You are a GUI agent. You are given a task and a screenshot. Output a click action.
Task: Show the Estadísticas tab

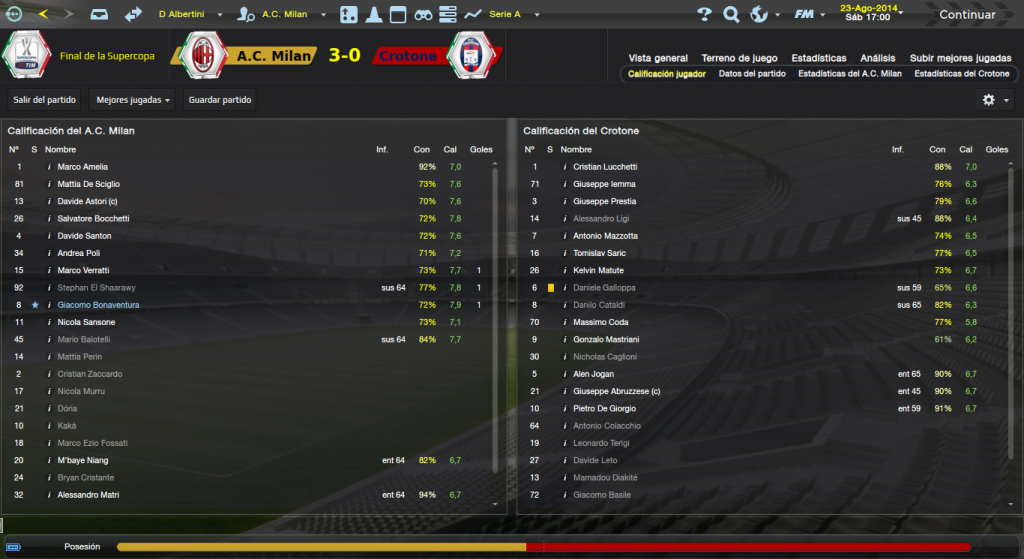pos(818,58)
